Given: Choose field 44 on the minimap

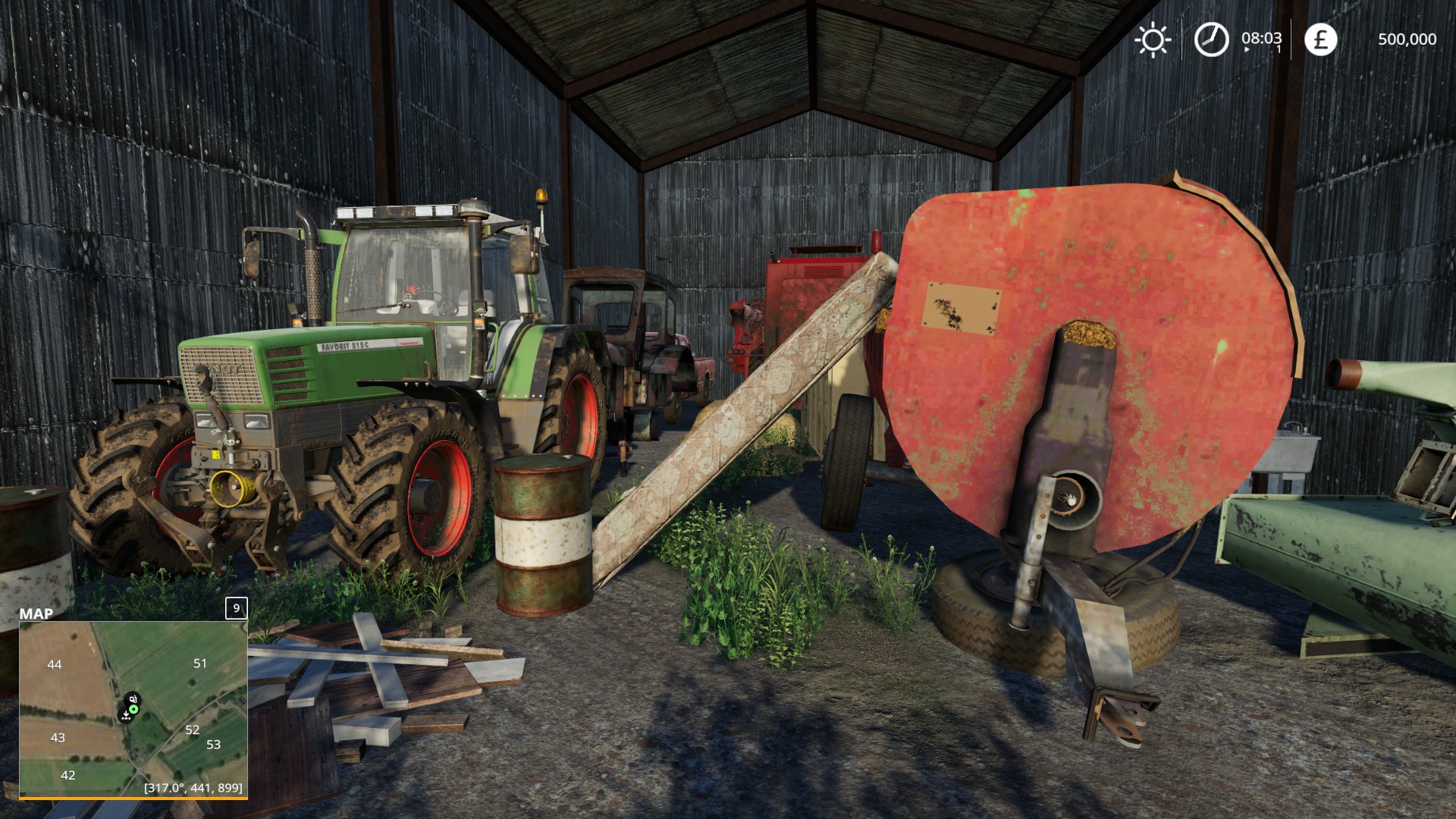Looking at the screenshot, I should (x=55, y=665).
